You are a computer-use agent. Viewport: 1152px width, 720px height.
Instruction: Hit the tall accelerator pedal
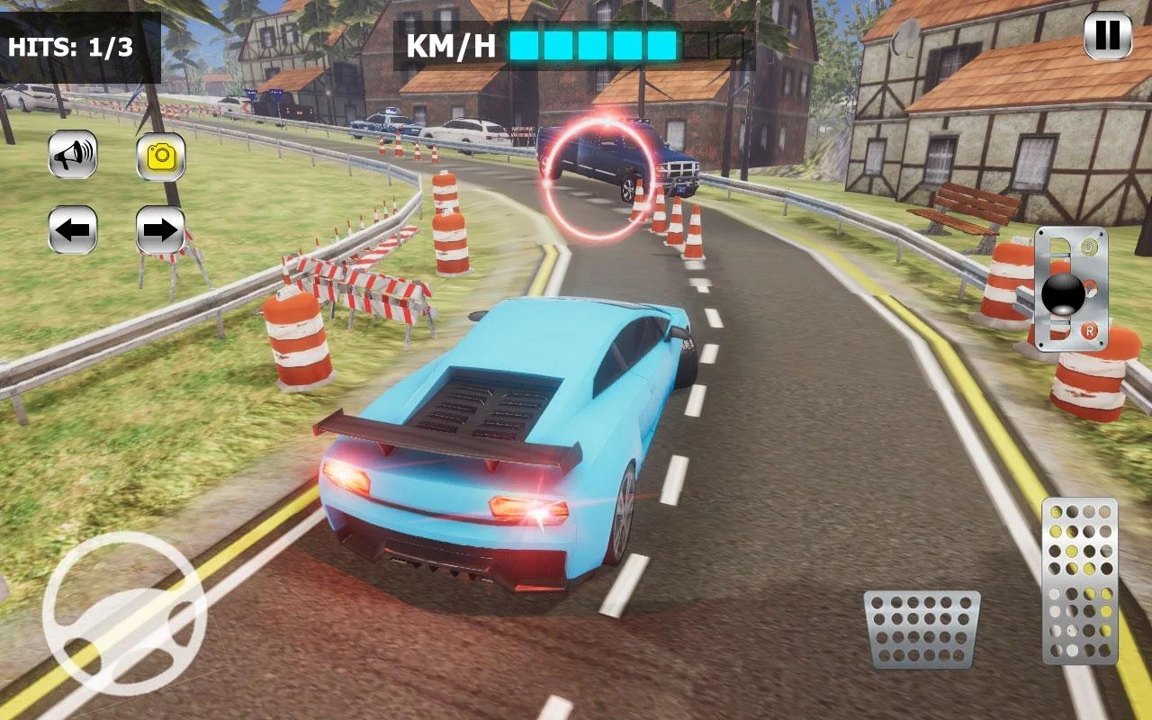[x=1080, y=581]
